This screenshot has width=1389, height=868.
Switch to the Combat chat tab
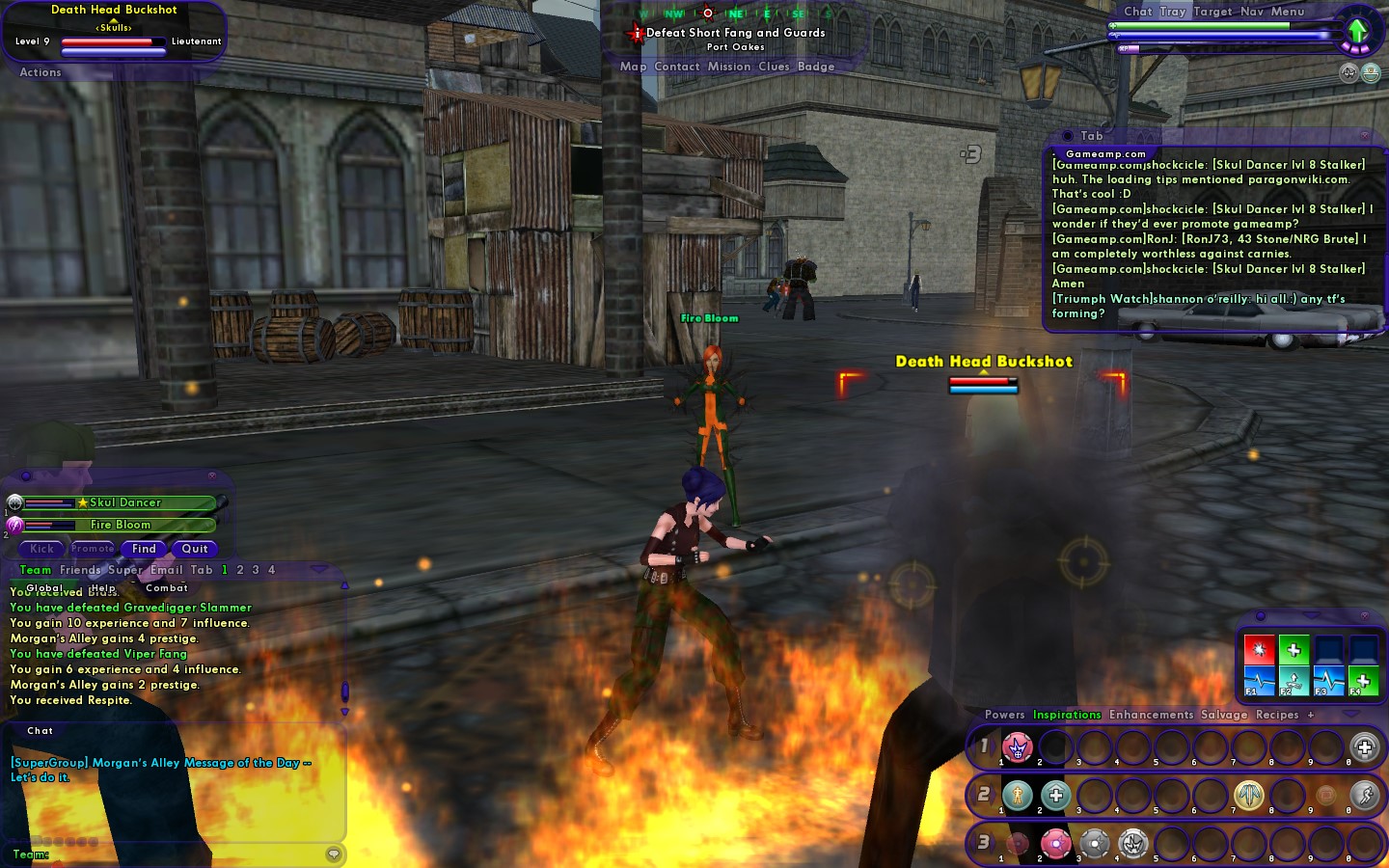167,587
